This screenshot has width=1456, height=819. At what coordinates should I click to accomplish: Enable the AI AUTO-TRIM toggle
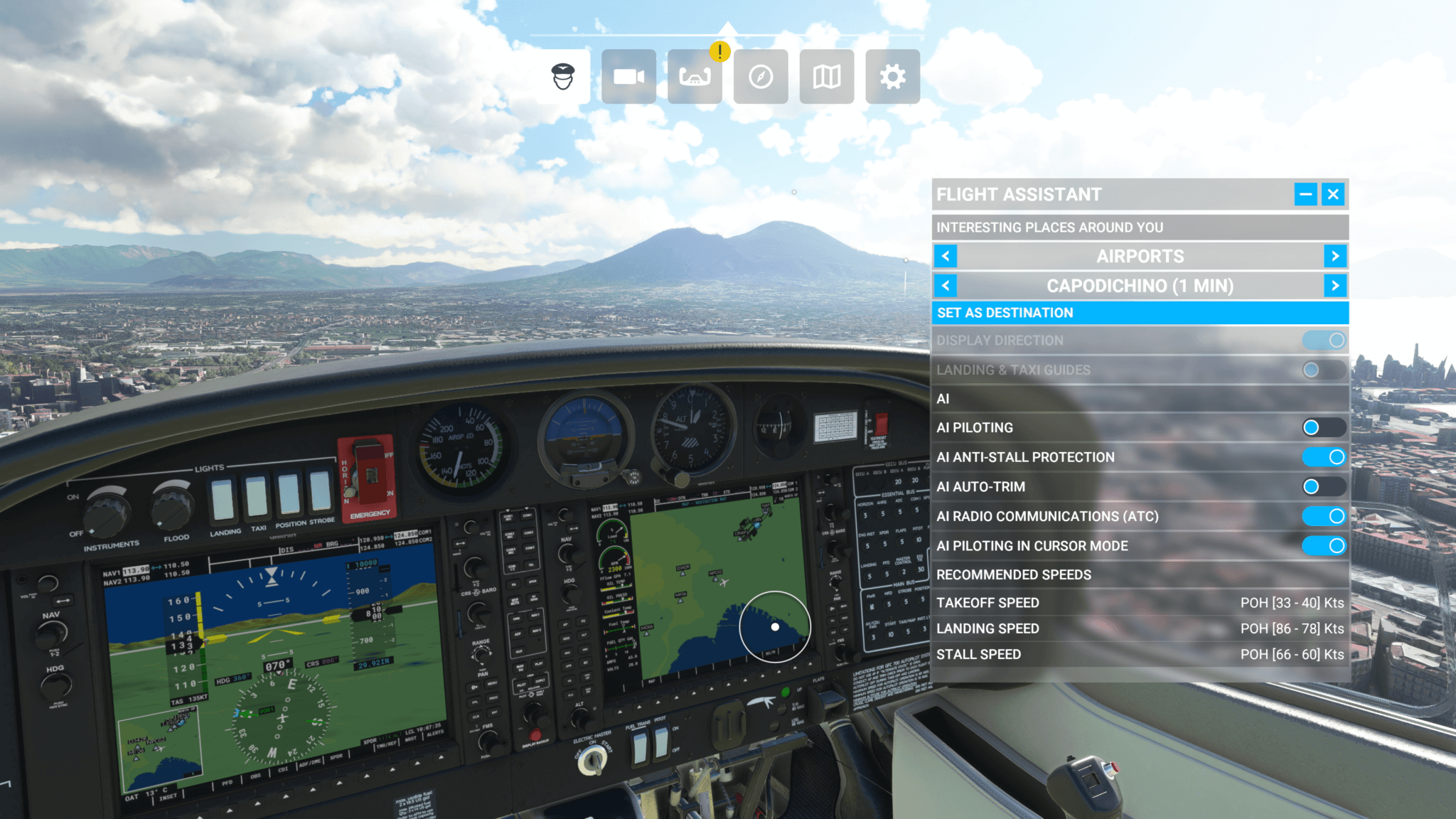click(1324, 487)
